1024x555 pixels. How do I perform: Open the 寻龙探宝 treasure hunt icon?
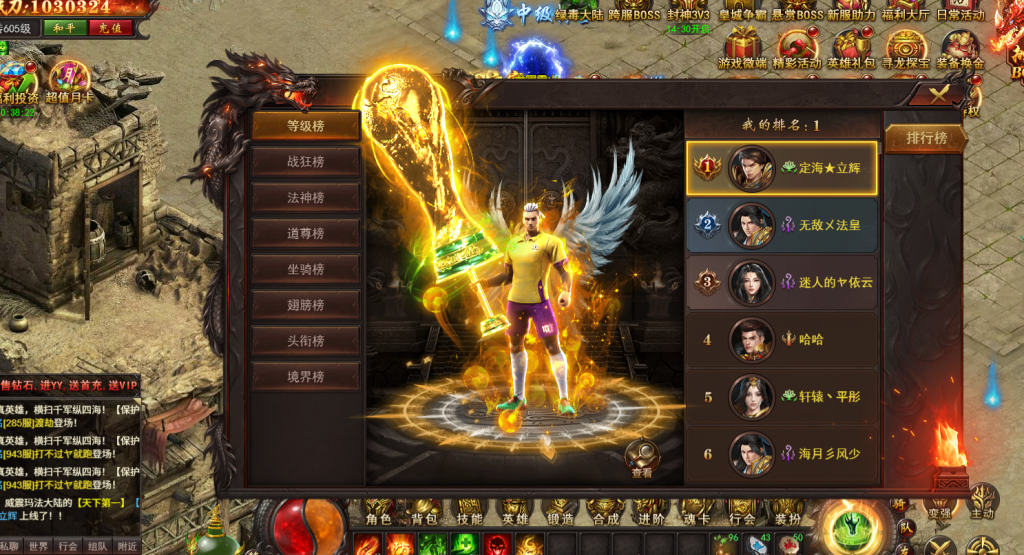[906, 47]
